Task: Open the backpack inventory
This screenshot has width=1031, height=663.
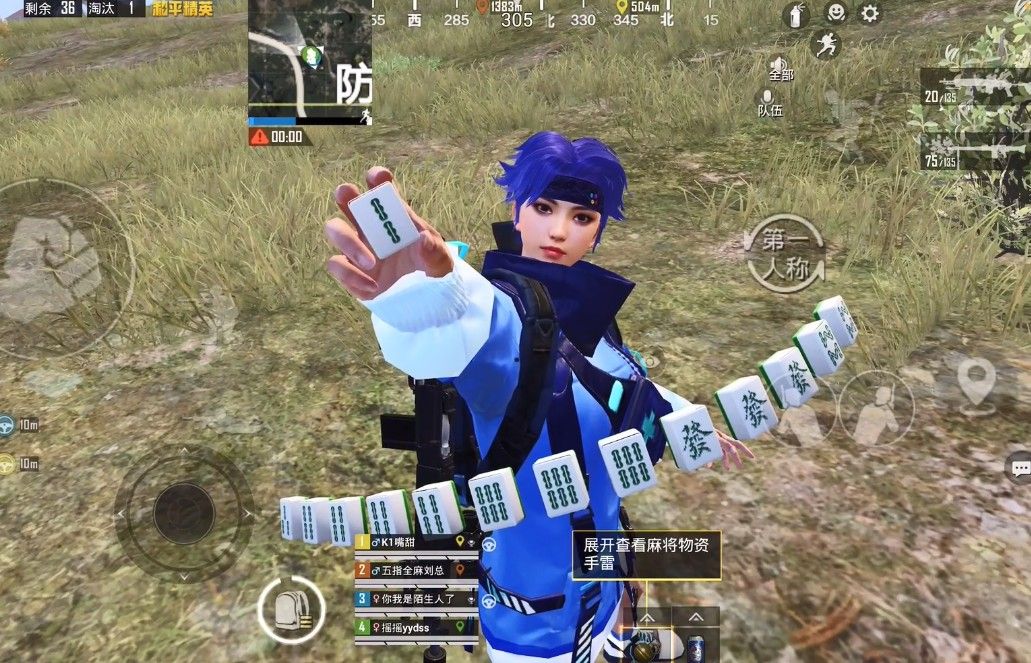Action: 291,608
